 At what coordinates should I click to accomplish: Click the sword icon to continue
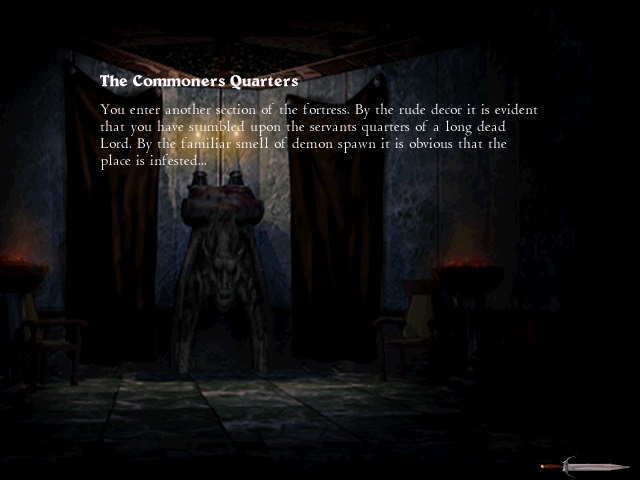pyautogui.click(x=584, y=465)
